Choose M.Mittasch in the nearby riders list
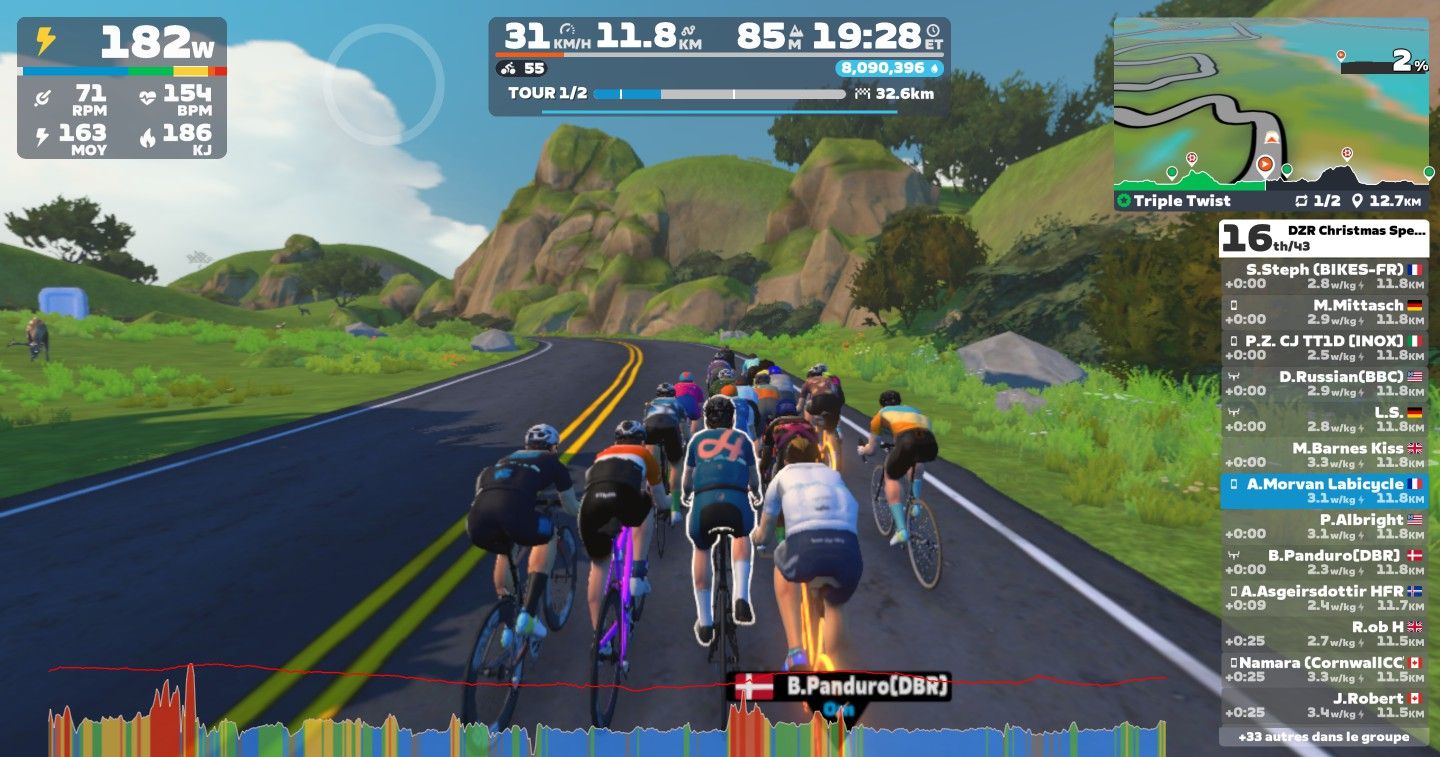Viewport: 1440px width, 757px height. click(x=1324, y=312)
